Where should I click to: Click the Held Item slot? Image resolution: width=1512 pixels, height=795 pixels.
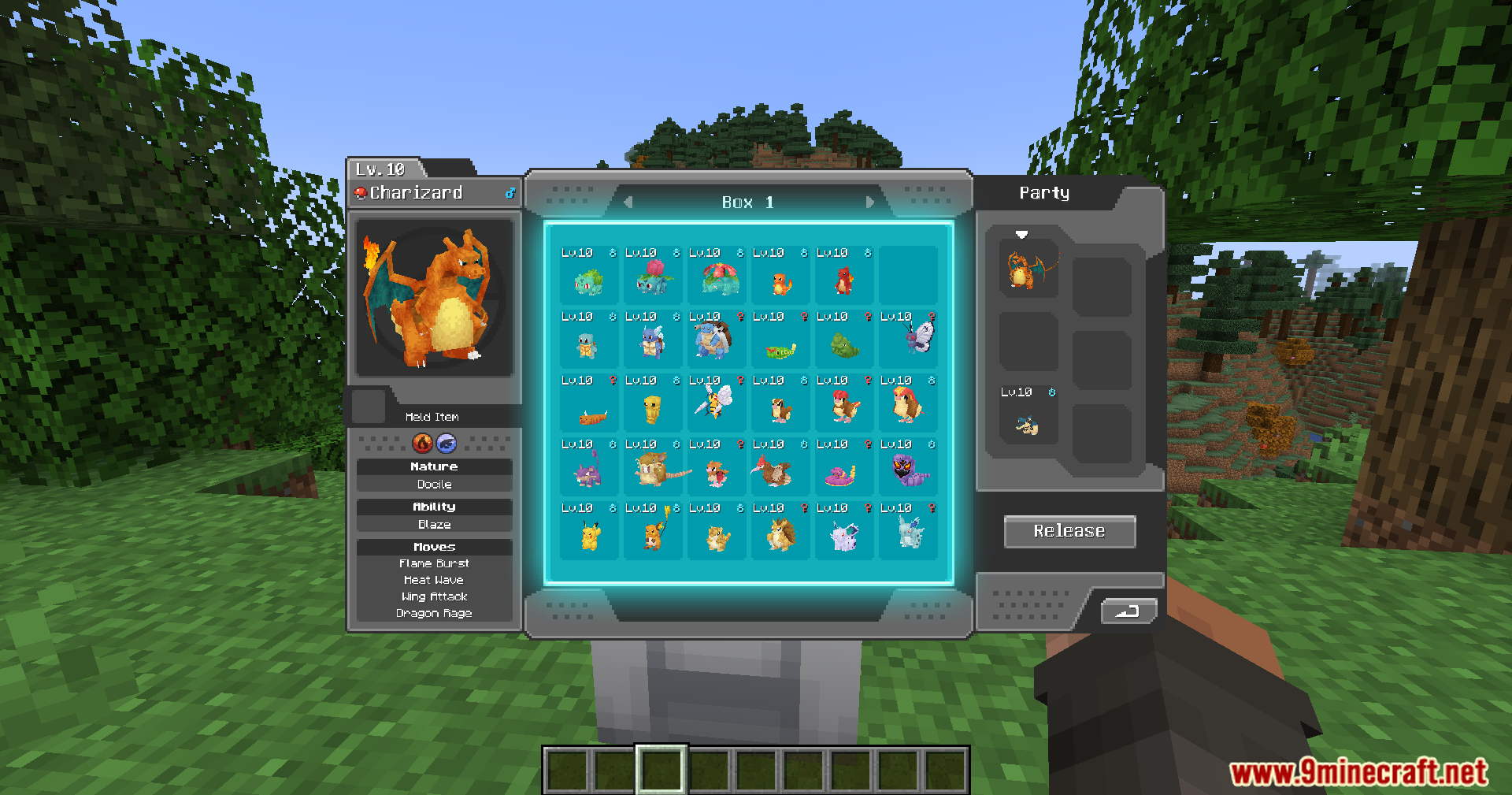(369, 406)
